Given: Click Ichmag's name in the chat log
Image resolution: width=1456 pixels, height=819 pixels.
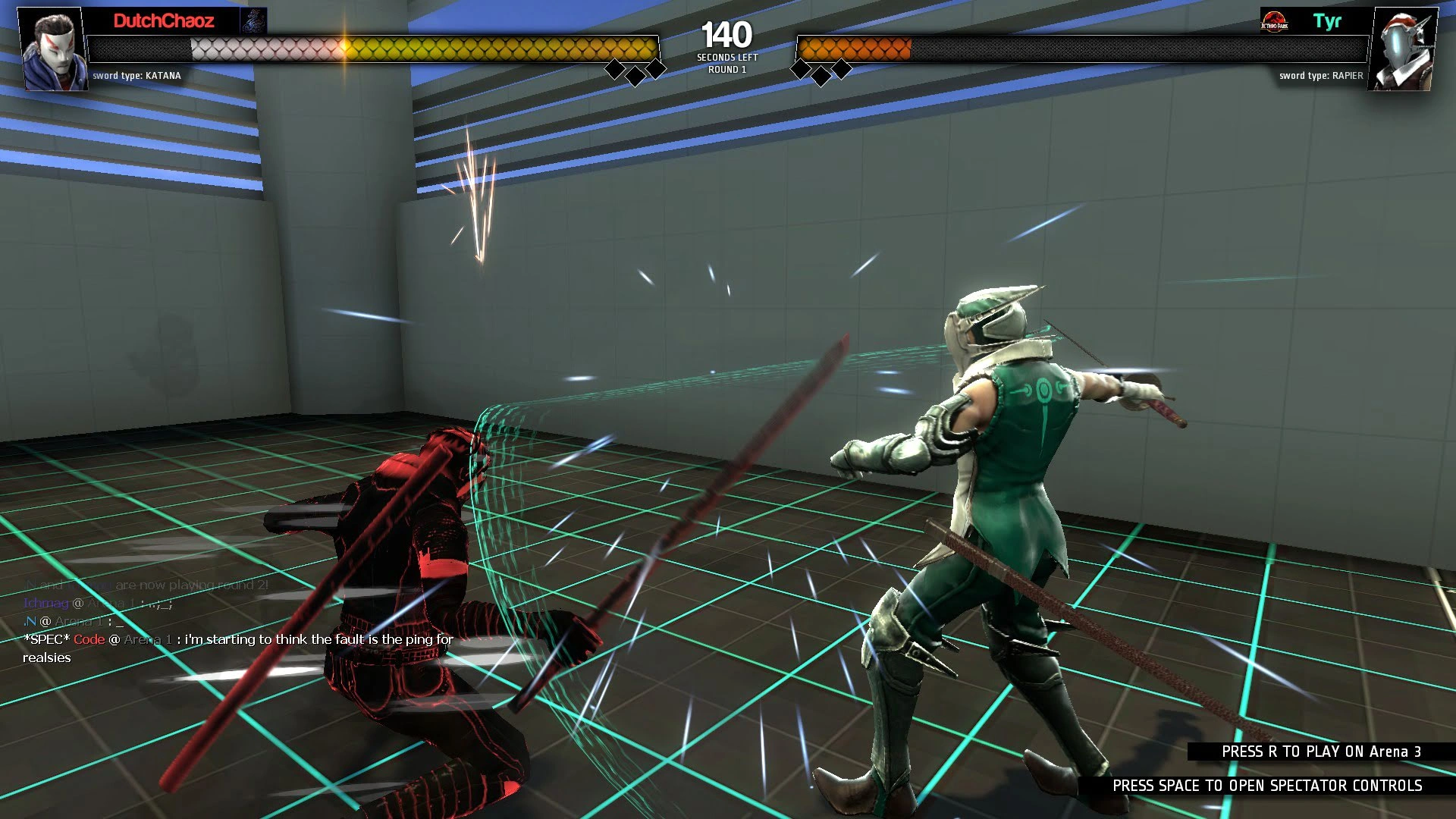Looking at the screenshot, I should [45, 603].
